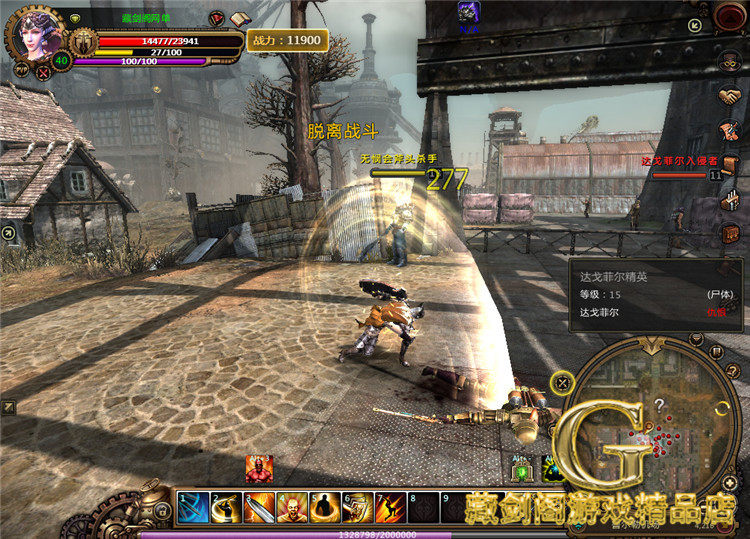Open the book icon beside the player name
This screenshot has width=750, height=539.
(238, 19)
